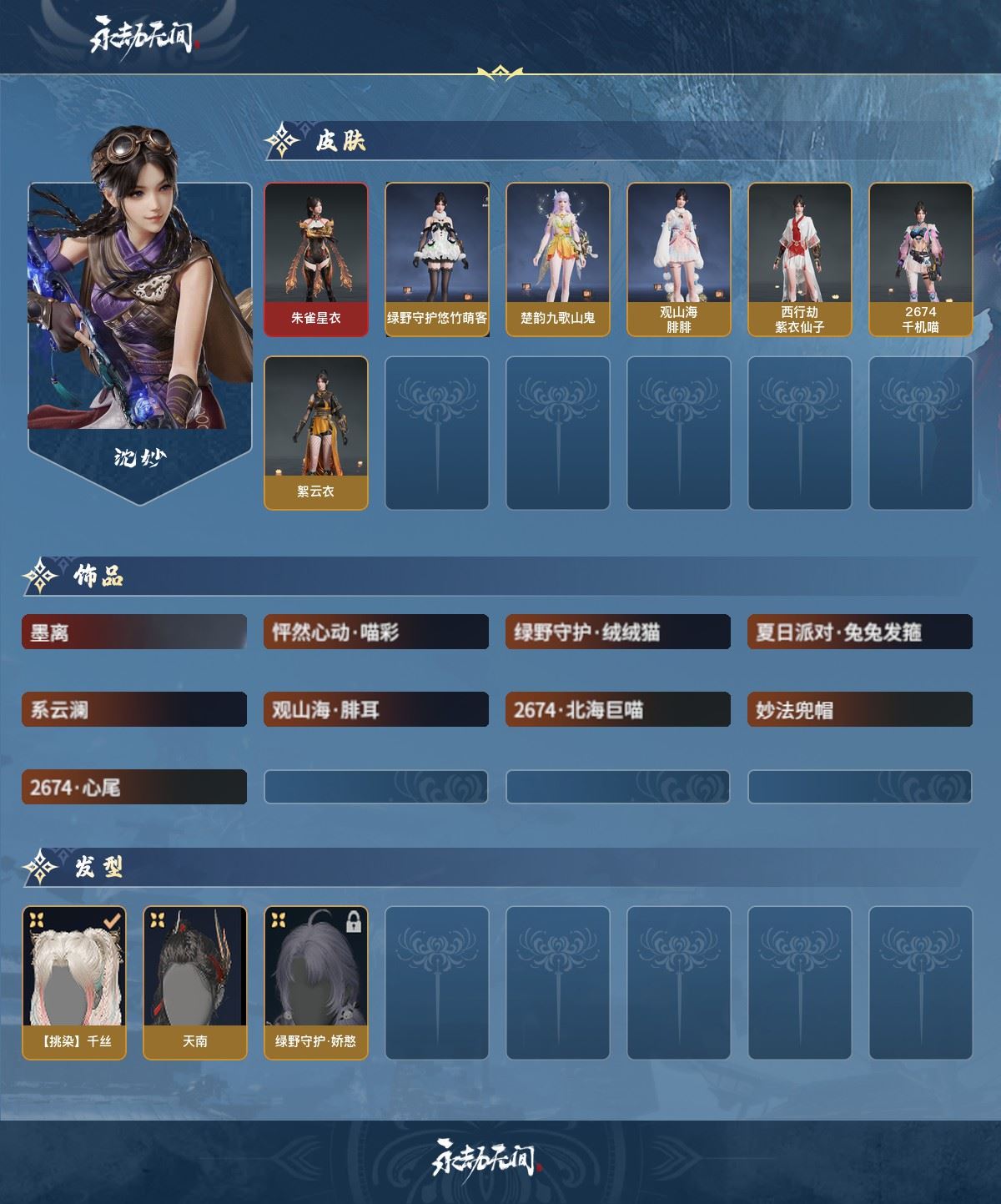The image size is (1001, 1204).
Task: Open the 西行劫 紫衣仙子 skin
Action: tap(800, 259)
